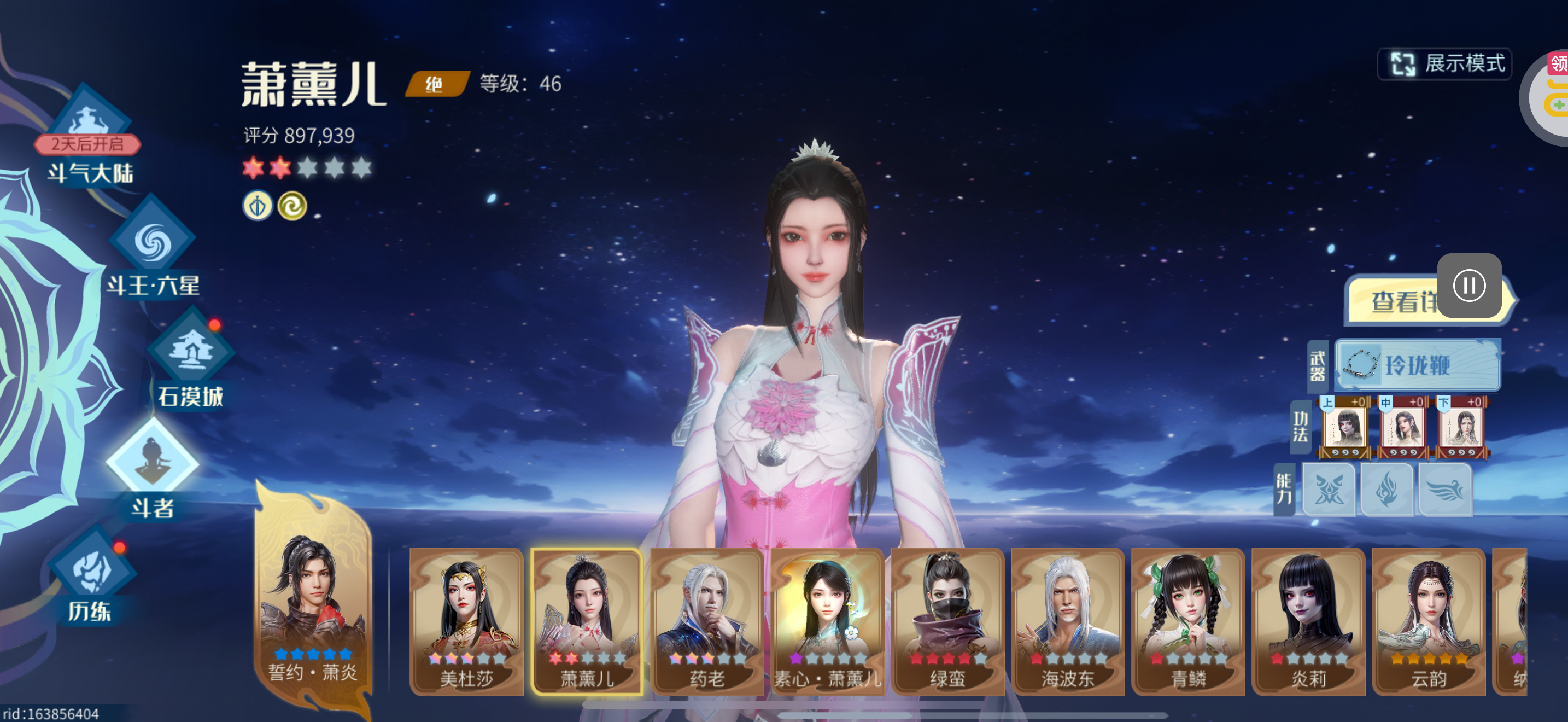Select the 云韵 character card
Screen dimensions: 1568x722
[x=1429, y=621]
